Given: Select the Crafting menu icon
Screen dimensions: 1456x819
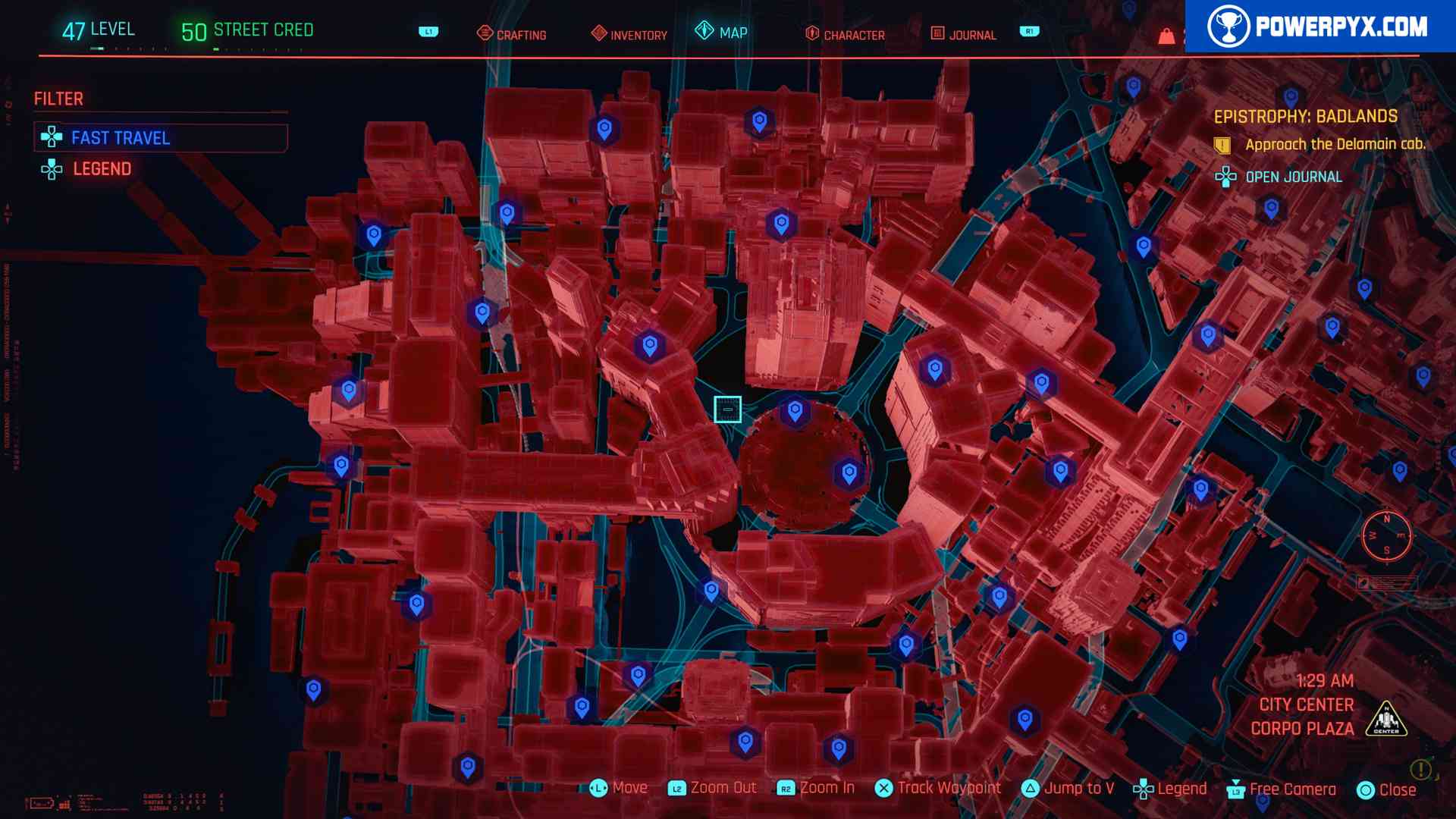Looking at the screenshot, I should [483, 33].
